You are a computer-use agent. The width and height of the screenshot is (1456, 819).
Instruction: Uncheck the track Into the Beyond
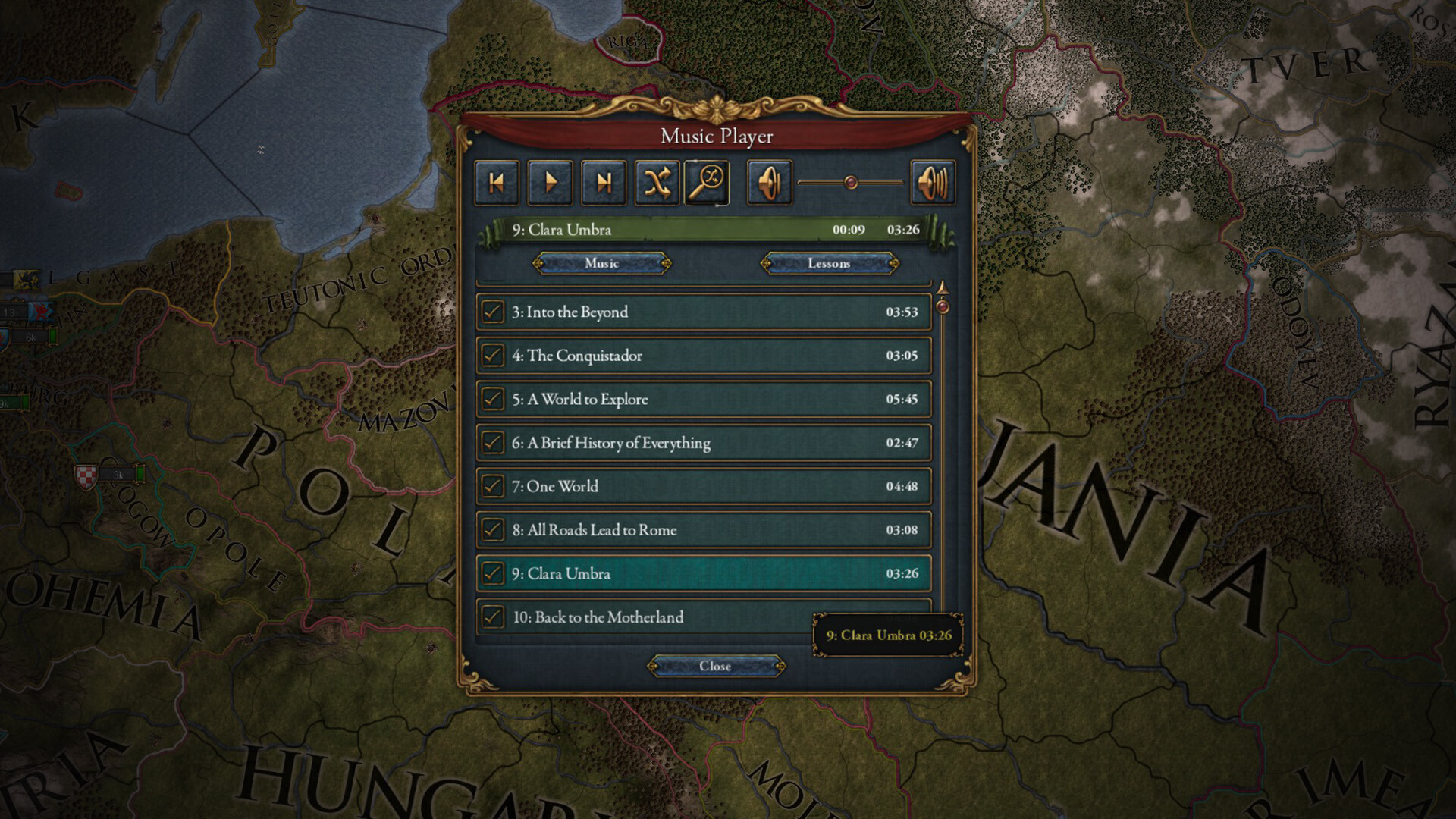pyautogui.click(x=494, y=312)
